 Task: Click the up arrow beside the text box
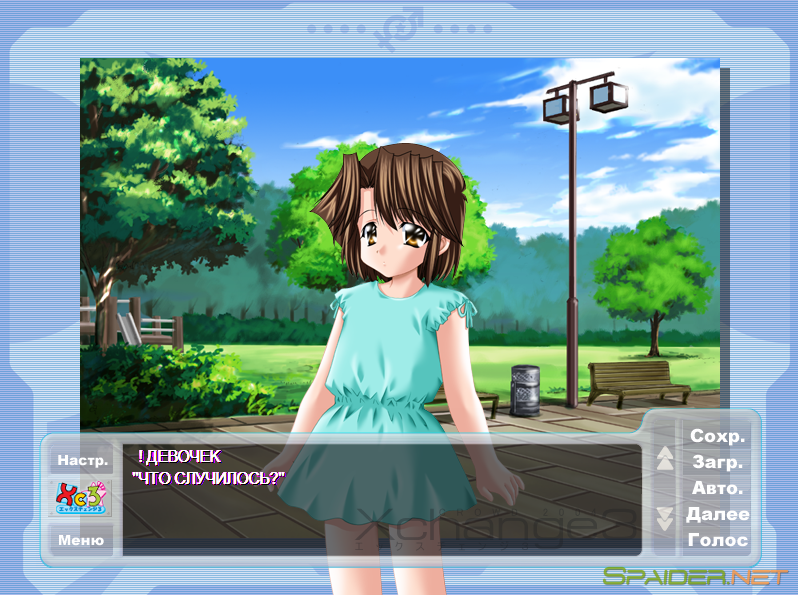click(x=665, y=458)
